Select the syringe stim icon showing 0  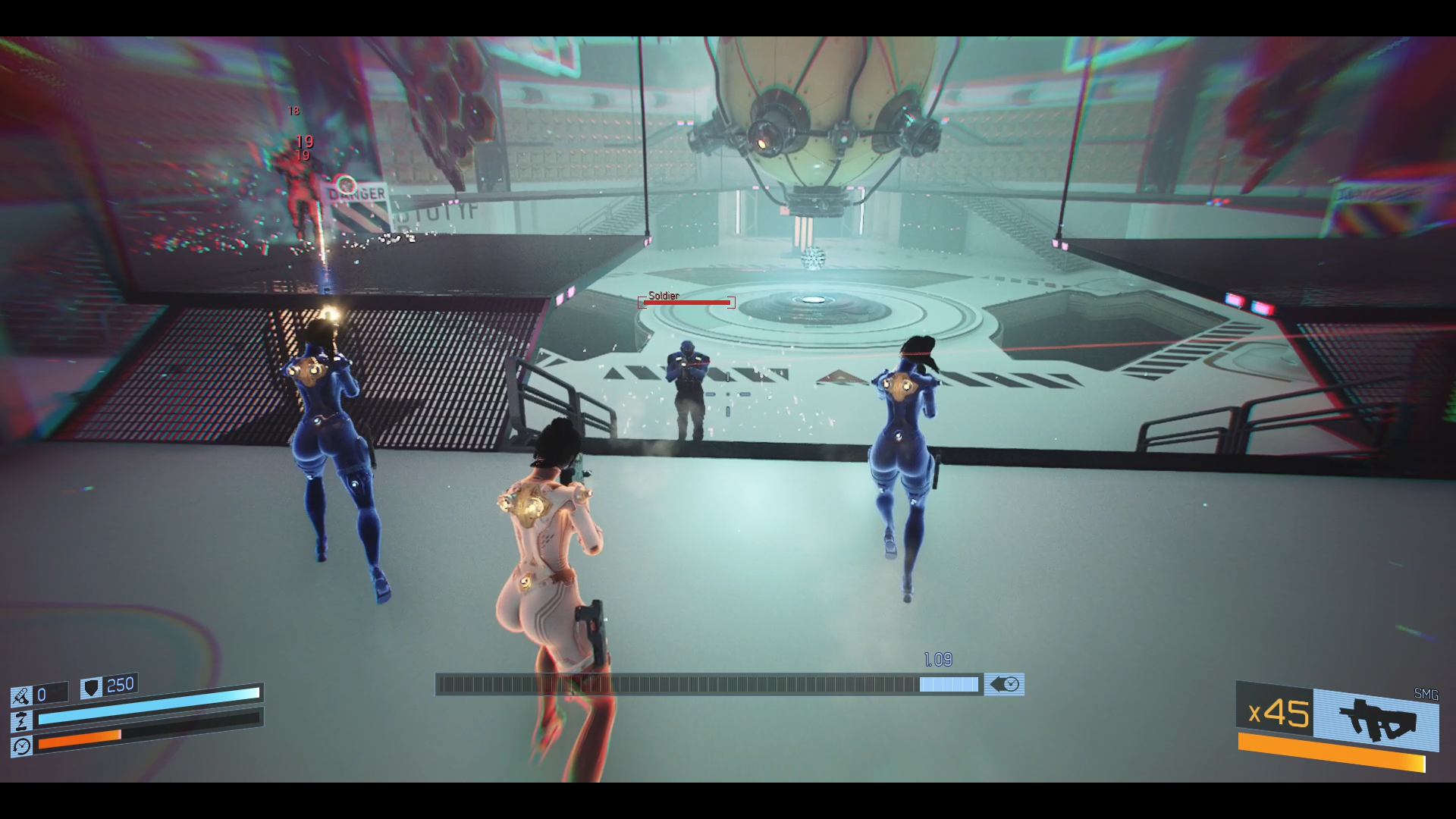21,694
